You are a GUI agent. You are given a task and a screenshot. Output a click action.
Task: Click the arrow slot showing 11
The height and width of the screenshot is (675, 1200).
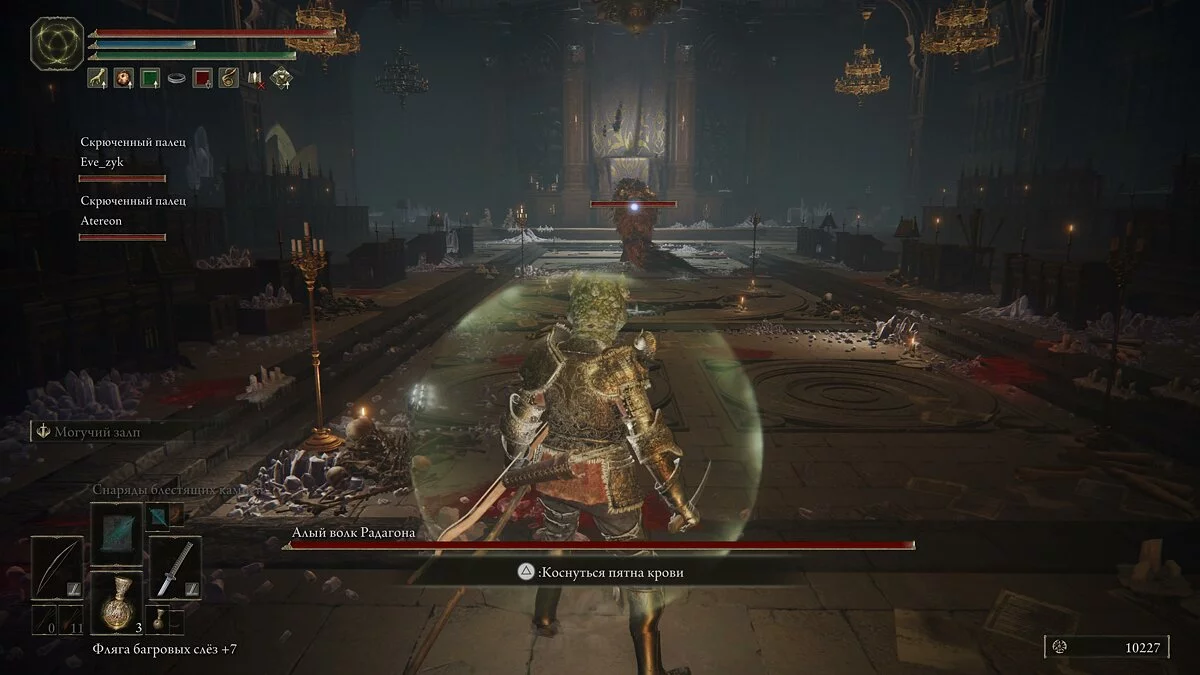click(72, 619)
